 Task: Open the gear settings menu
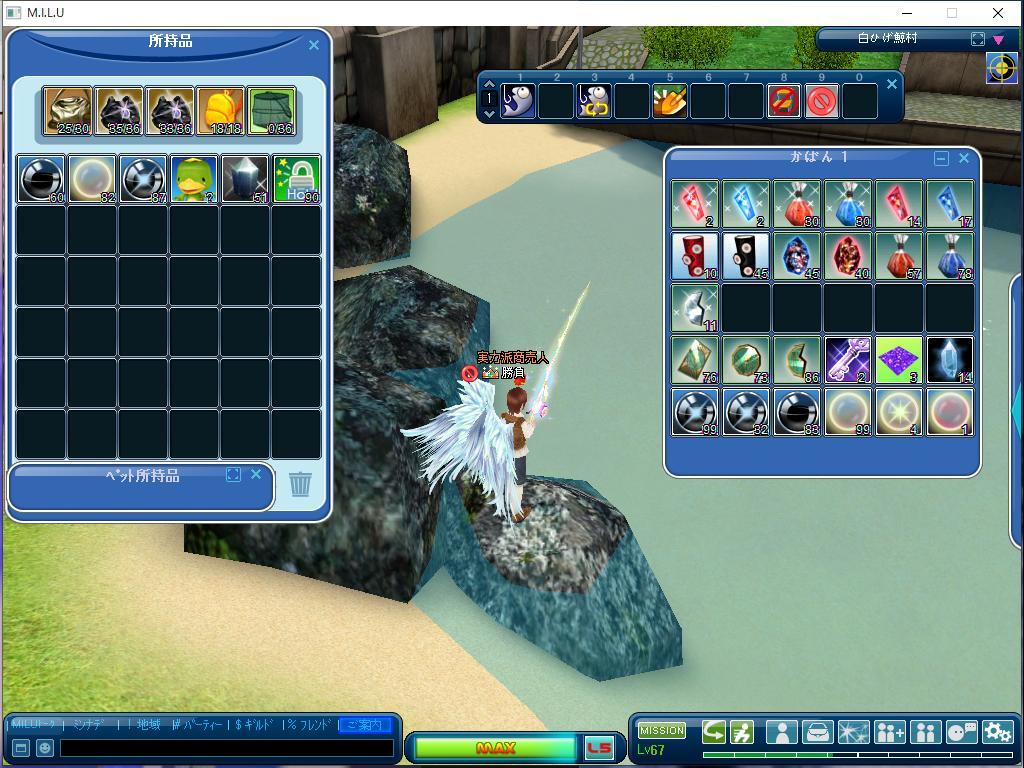(997, 732)
